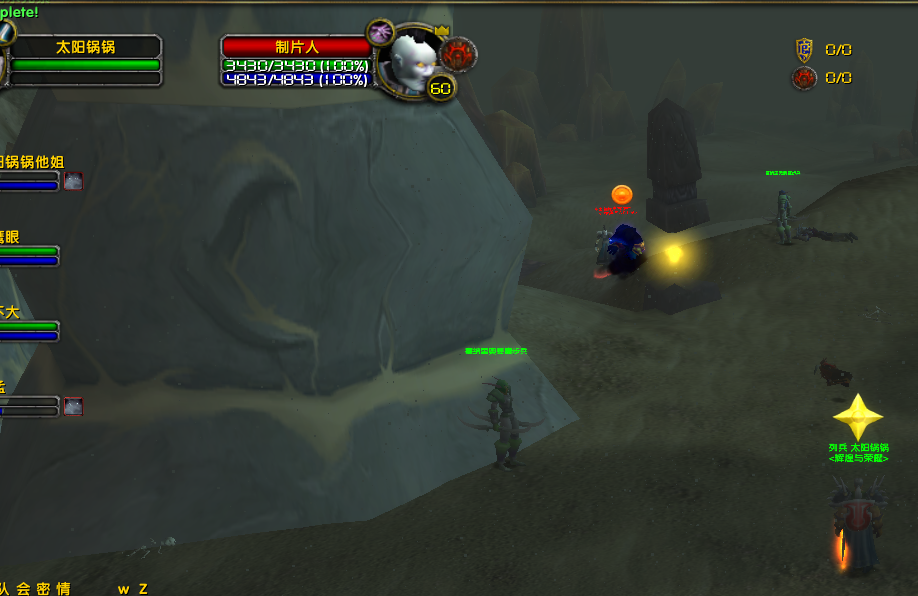Image resolution: width=918 pixels, height=596 pixels.
Task: Click the Horde emblem score icon
Action: 804,78
